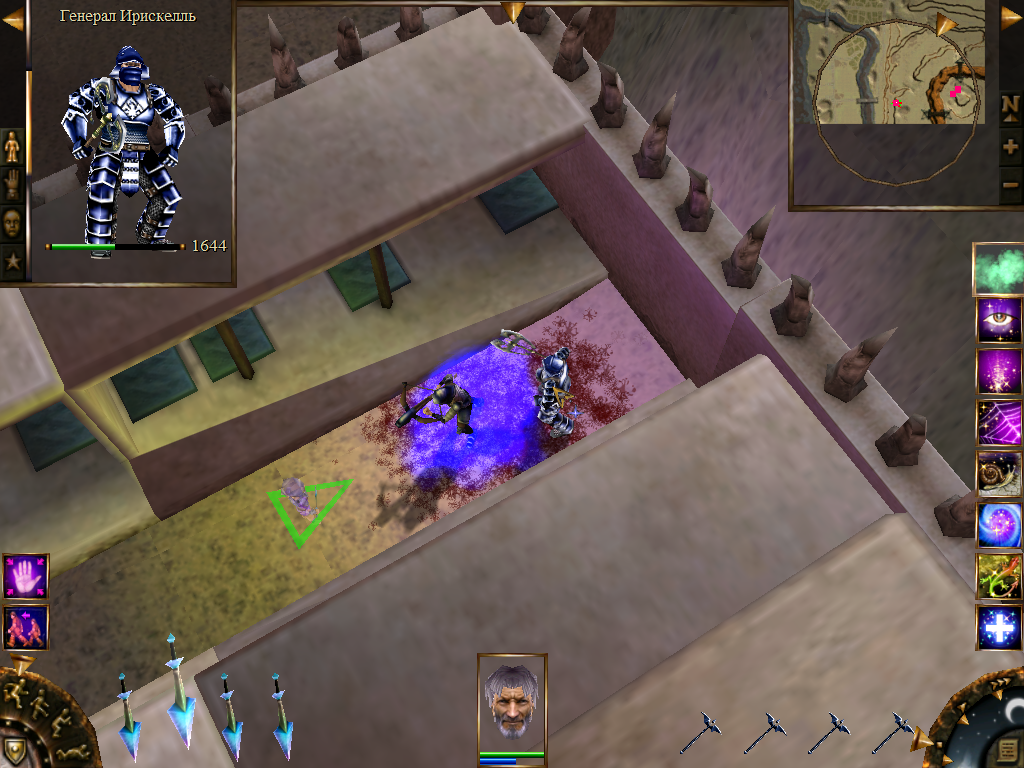The height and width of the screenshot is (768, 1024).
Task: Activate the purple open hand ability
Action: 25,577
